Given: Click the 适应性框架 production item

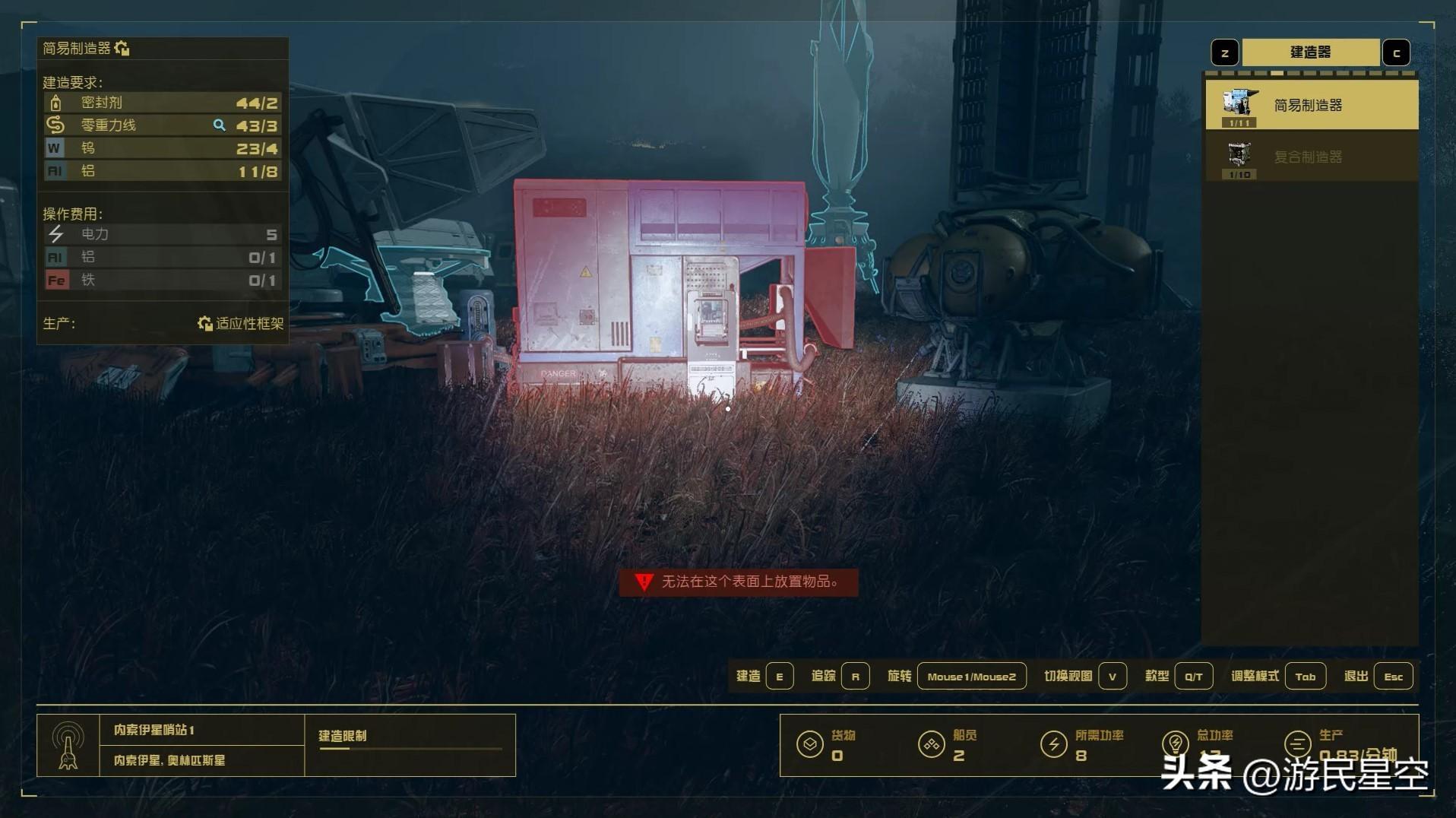Looking at the screenshot, I should pyautogui.click(x=241, y=324).
